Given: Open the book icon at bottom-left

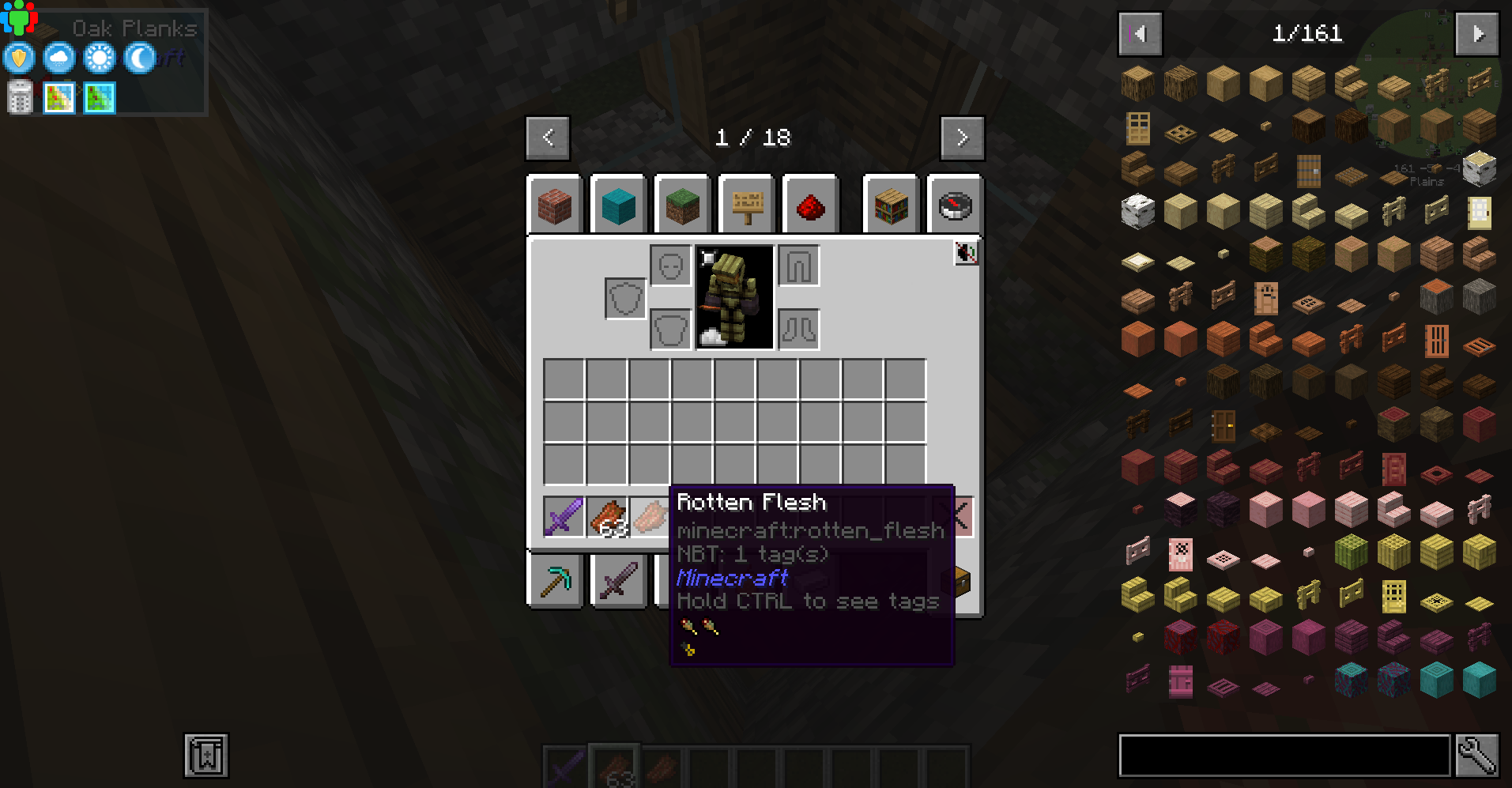Looking at the screenshot, I should 205,755.
